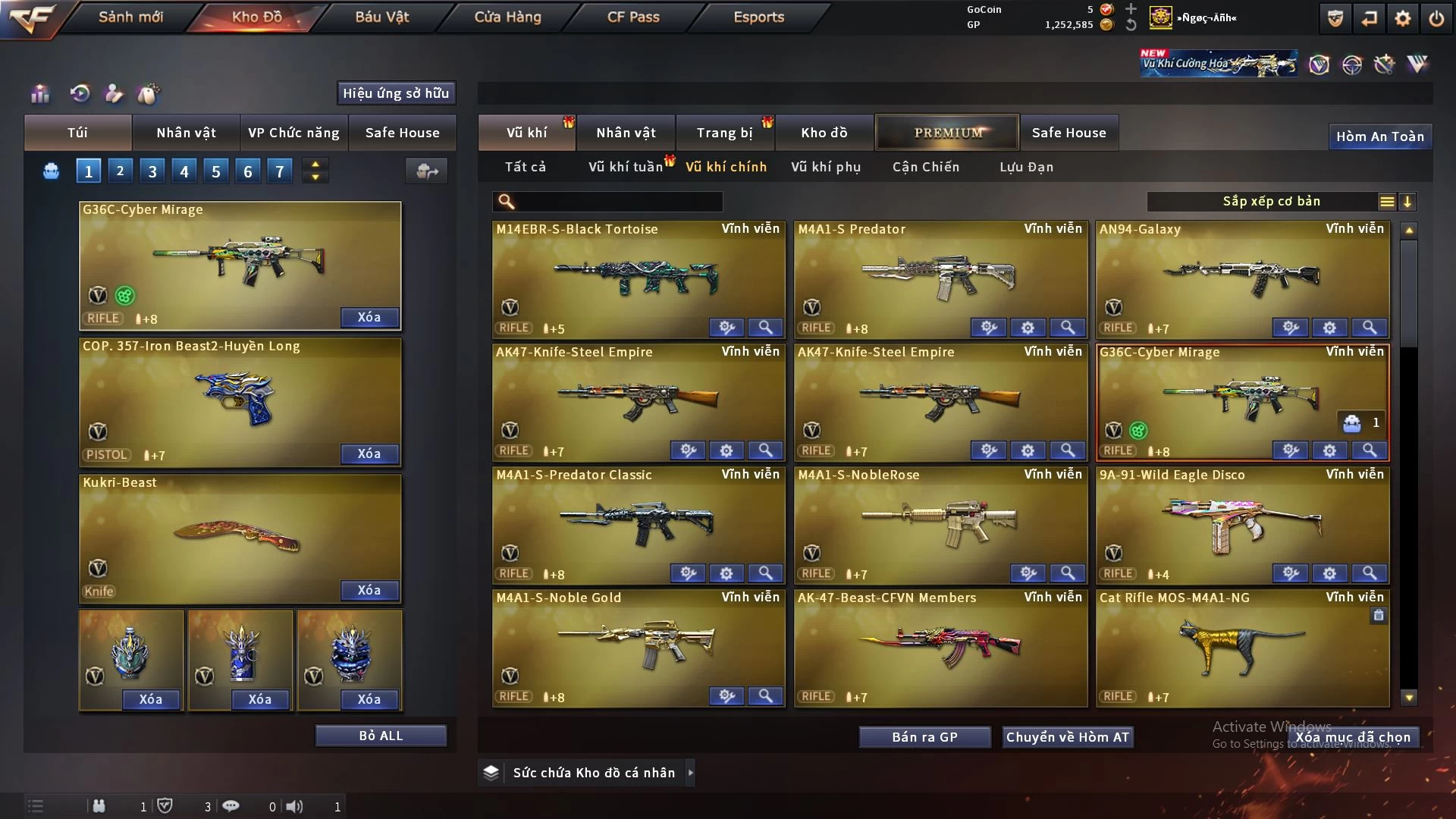
Task: Show the Vũ khí phụ category
Action: [825, 167]
